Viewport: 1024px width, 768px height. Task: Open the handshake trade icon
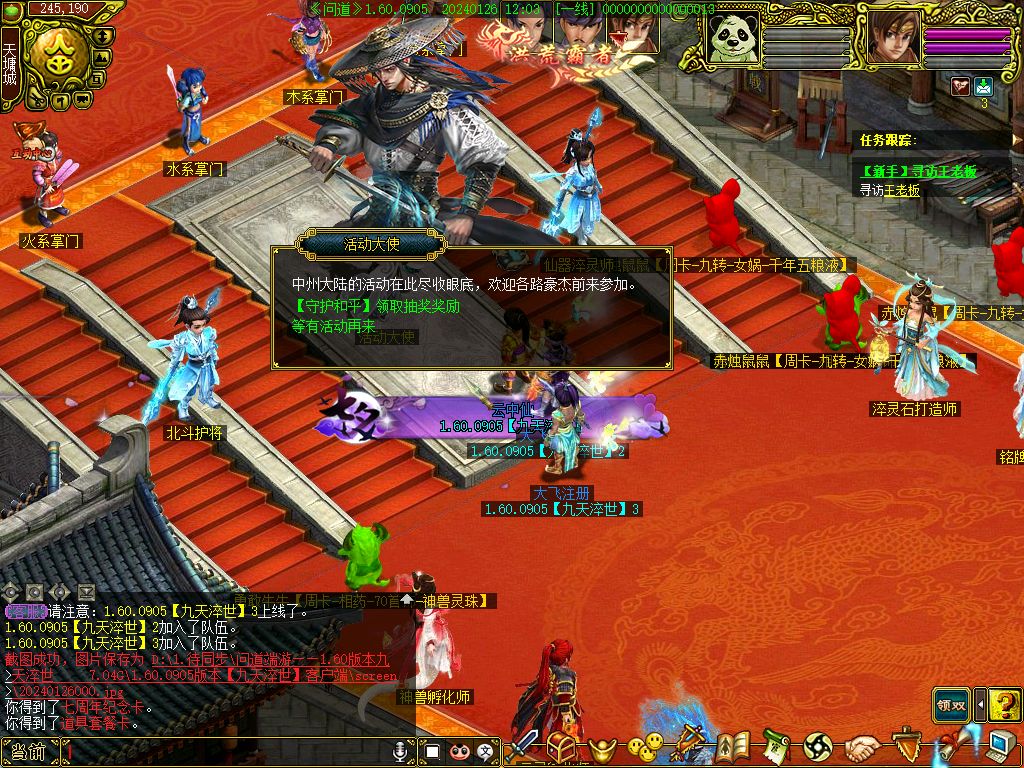click(862, 747)
